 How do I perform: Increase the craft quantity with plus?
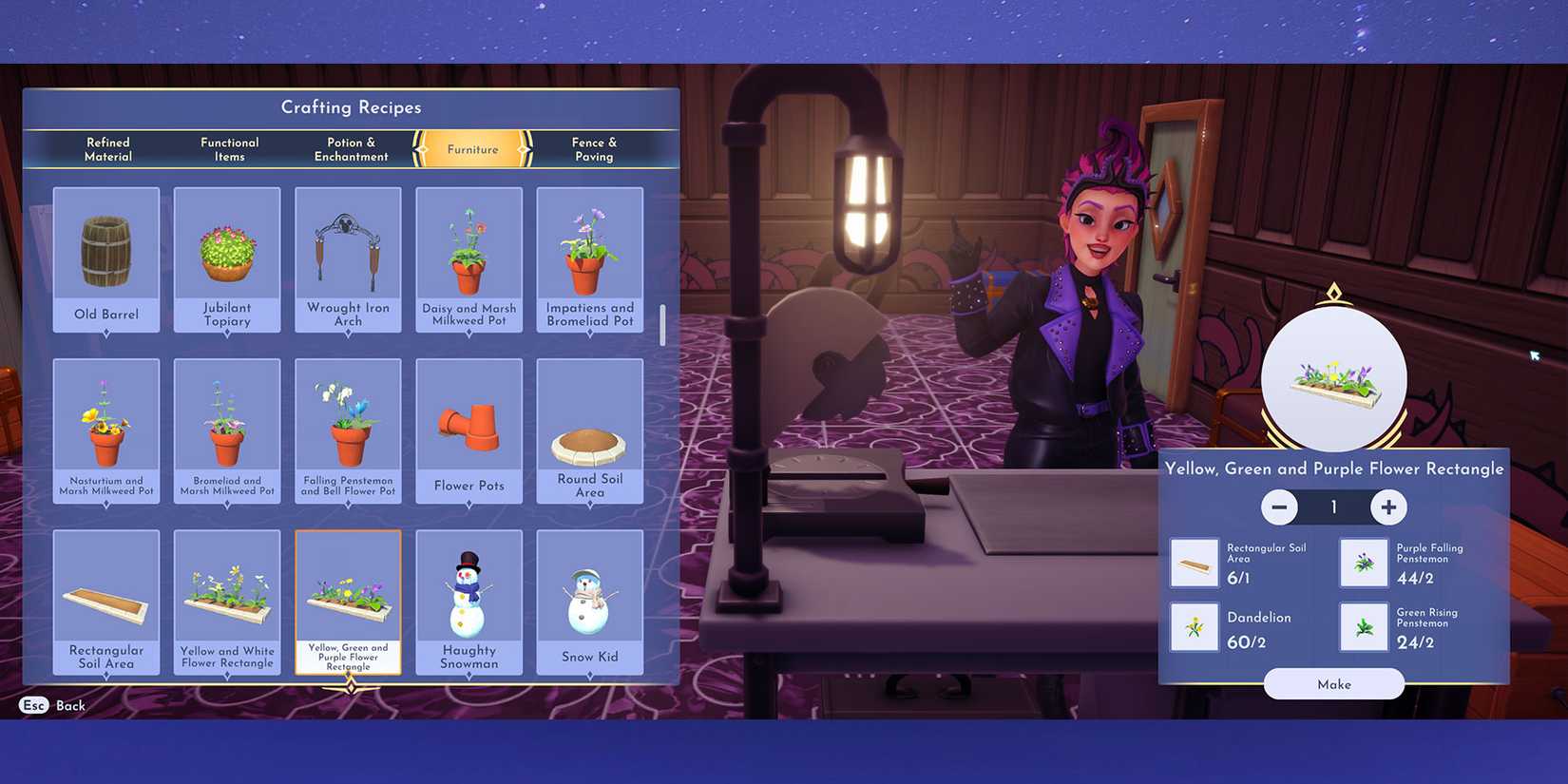coord(1388,507)
